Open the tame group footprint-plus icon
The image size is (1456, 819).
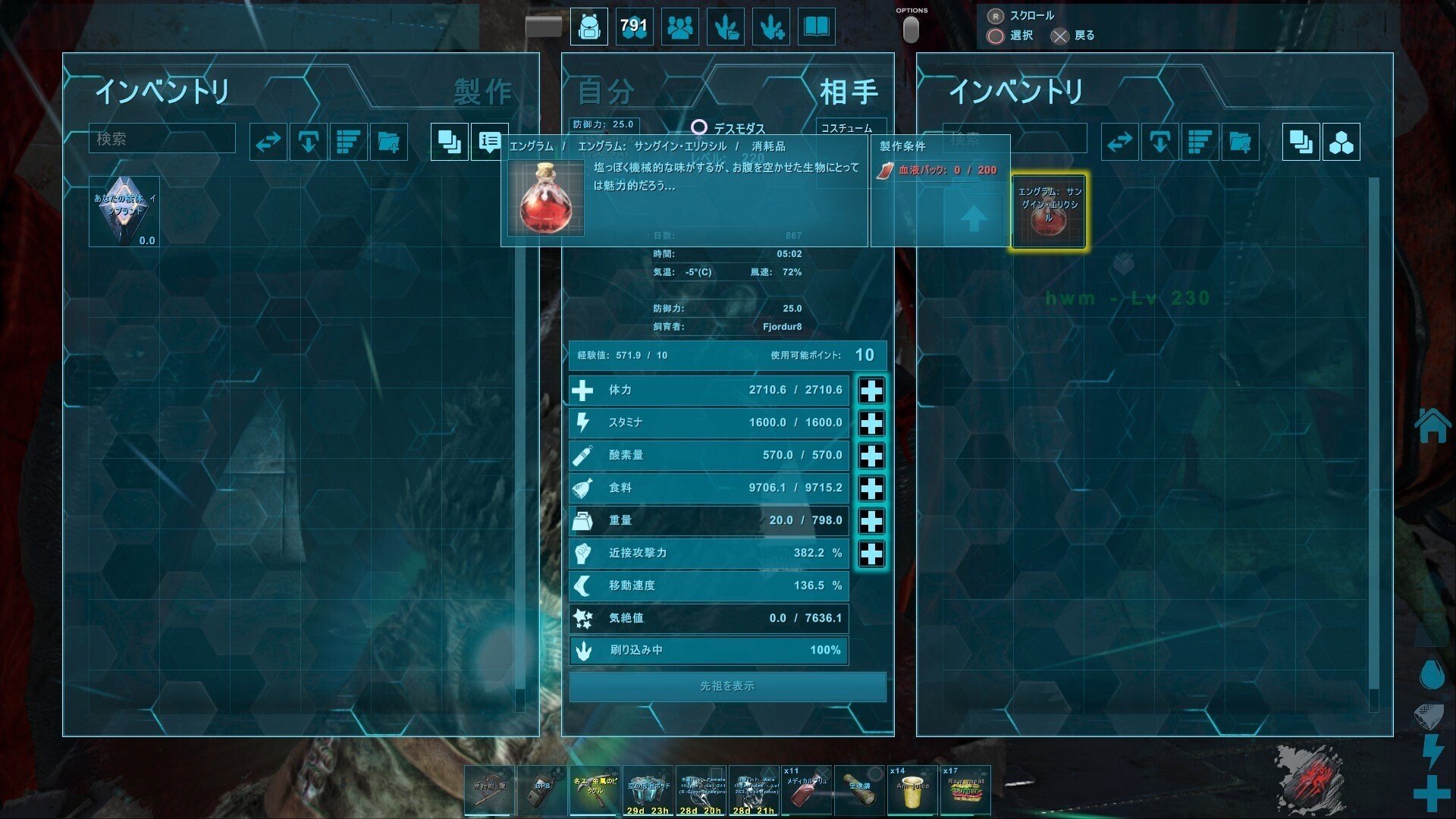[770, 27]
